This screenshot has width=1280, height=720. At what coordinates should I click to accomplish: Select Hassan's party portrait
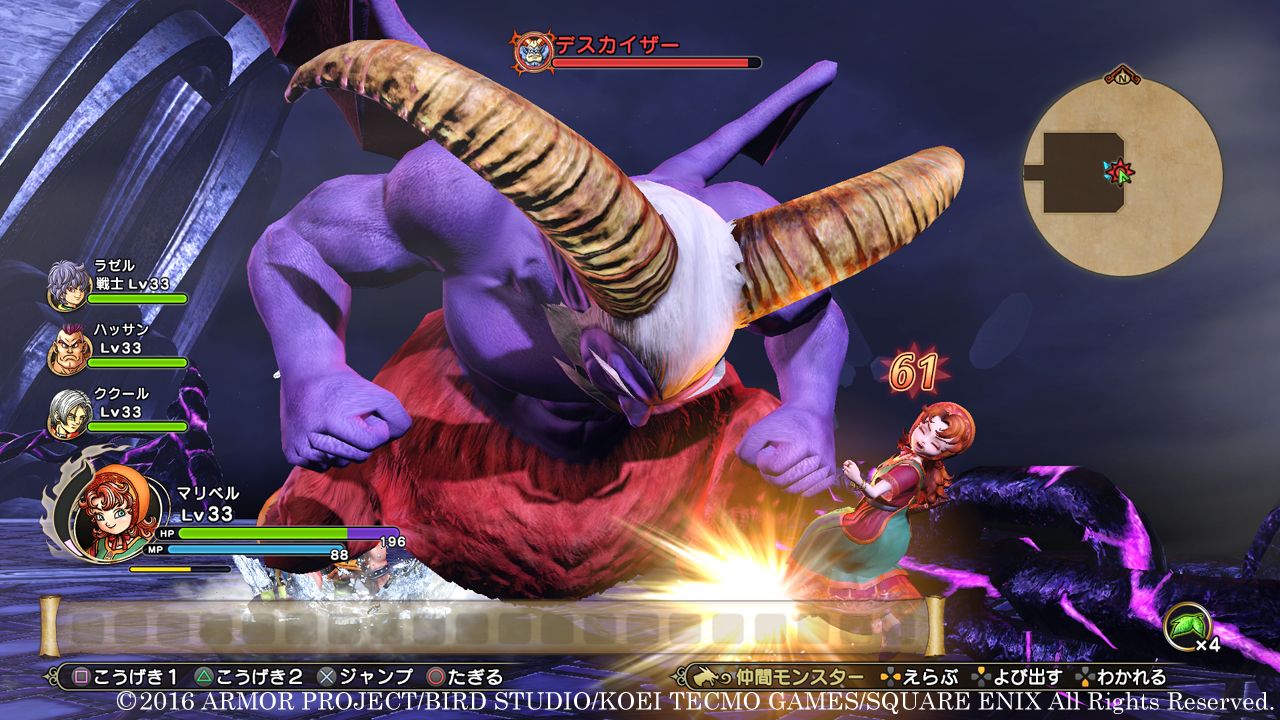68,349
